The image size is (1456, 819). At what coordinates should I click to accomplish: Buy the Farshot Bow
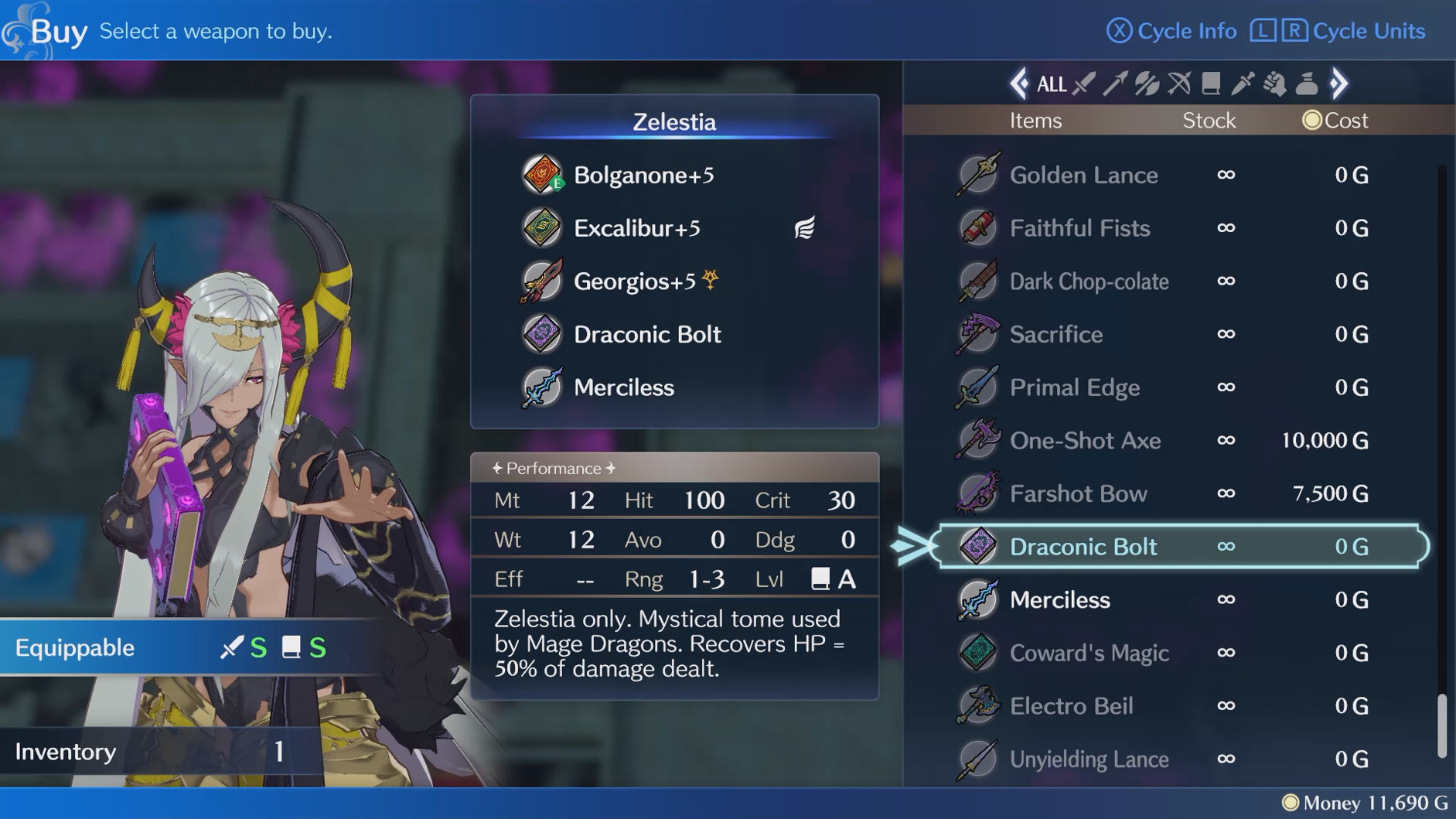(x=1079, y=493)
